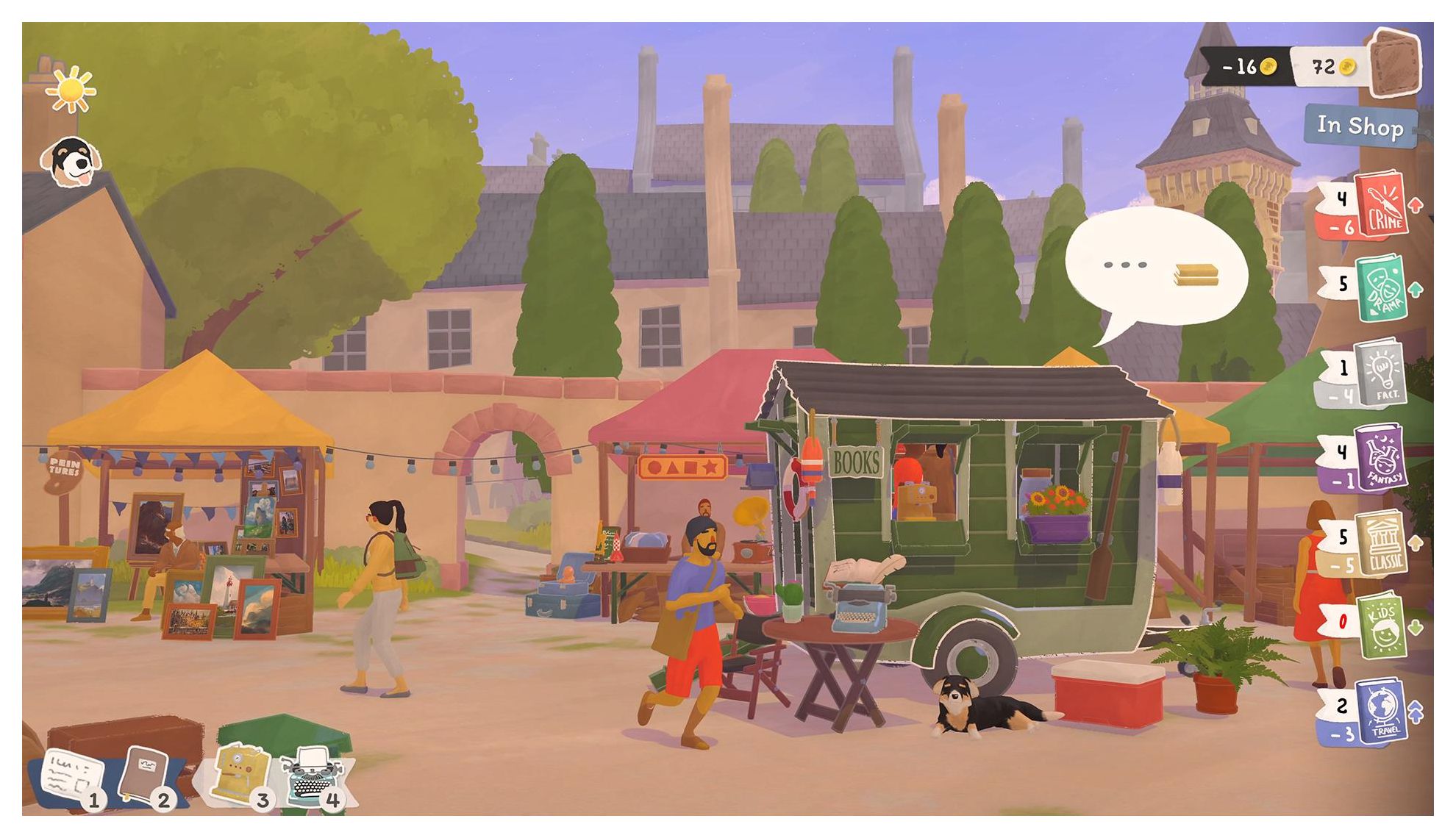
Task: Open the postcard item in slot 1
Action: tap(72, 776)
